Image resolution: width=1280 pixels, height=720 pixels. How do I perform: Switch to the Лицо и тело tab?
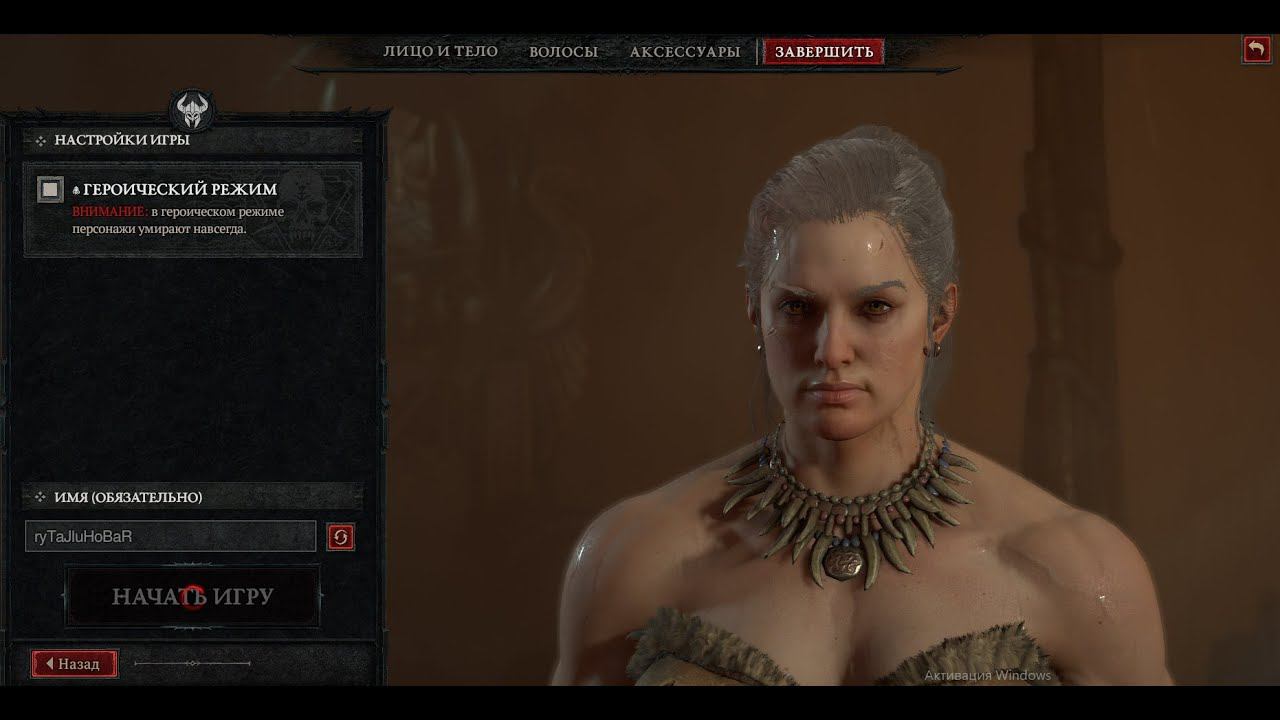click(x=440, y=52)
